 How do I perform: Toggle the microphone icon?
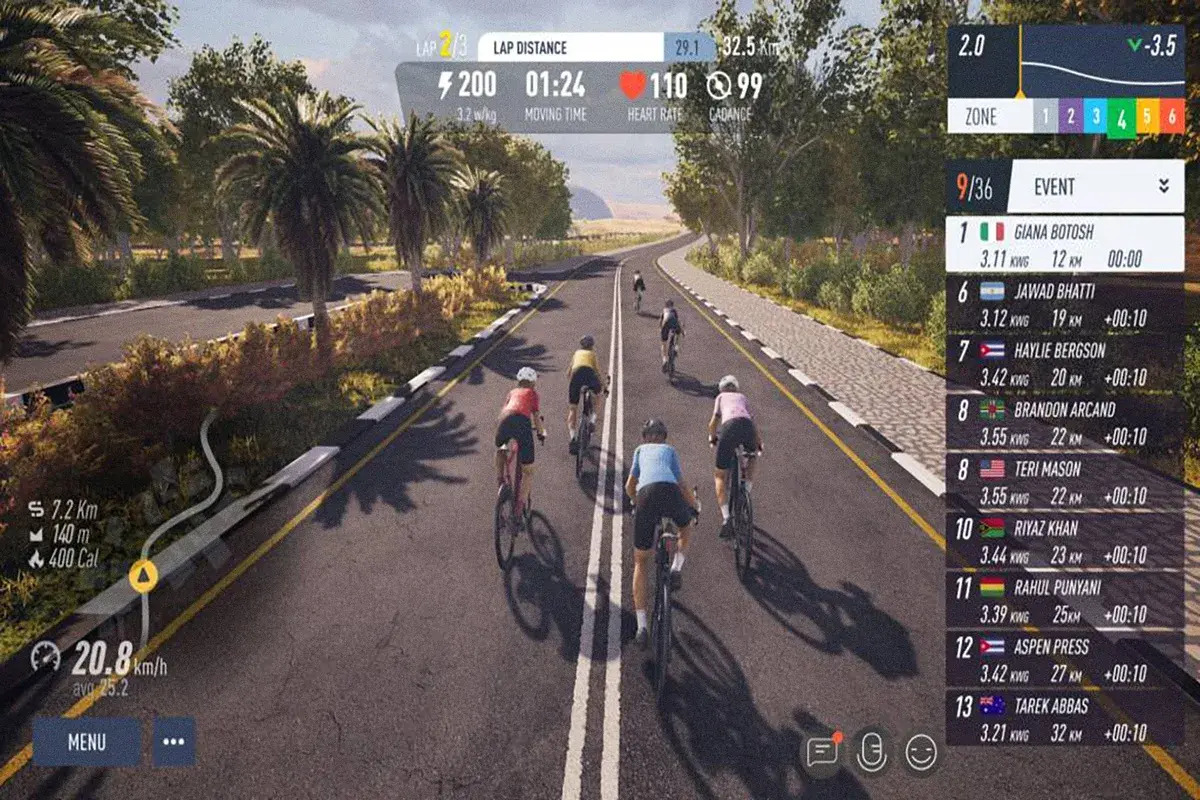(872, 752)
